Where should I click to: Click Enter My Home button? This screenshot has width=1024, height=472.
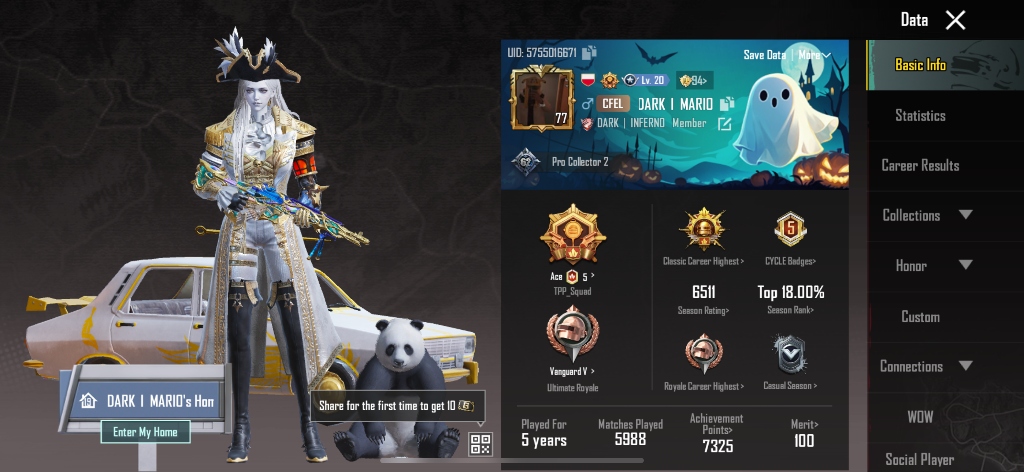(145, 432)
